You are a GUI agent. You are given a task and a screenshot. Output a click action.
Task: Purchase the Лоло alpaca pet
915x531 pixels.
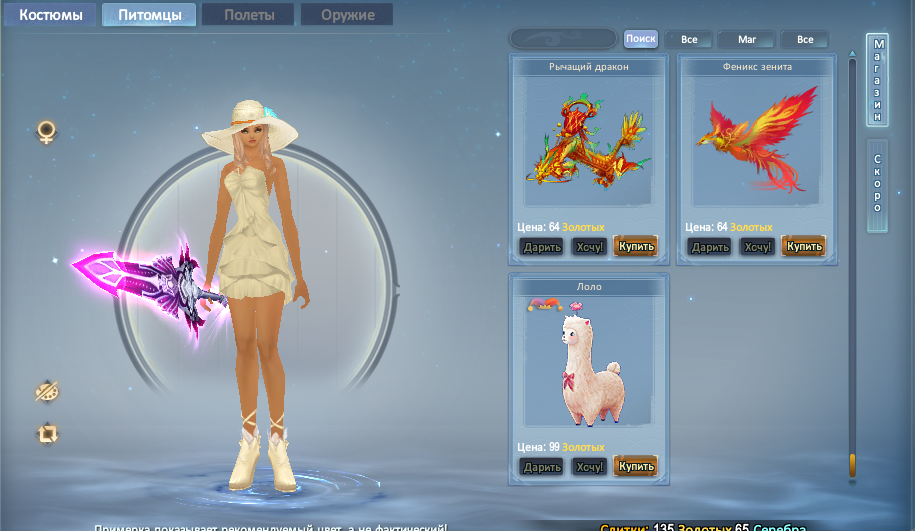tap(635, 466)
